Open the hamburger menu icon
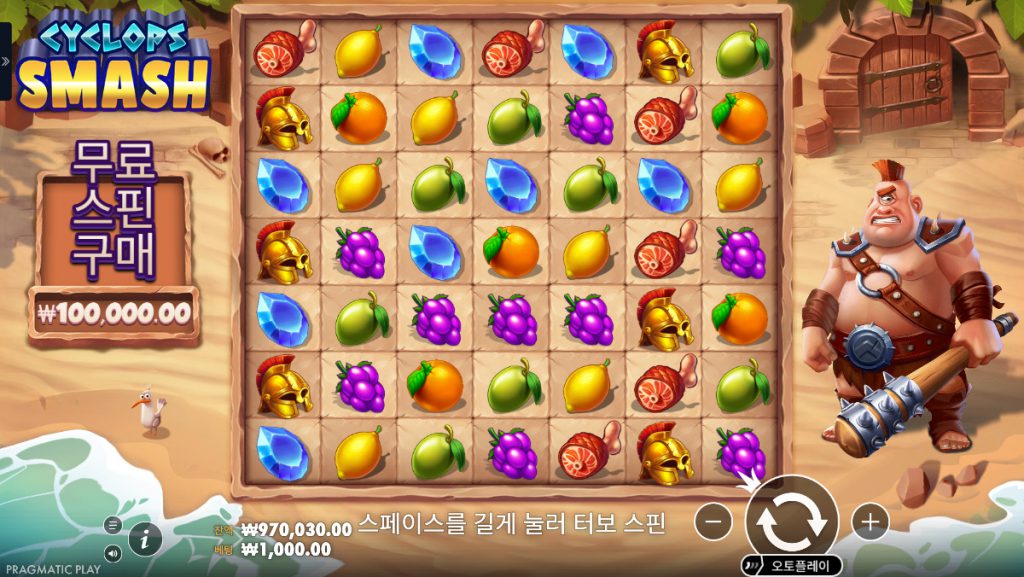 [112, 525]
